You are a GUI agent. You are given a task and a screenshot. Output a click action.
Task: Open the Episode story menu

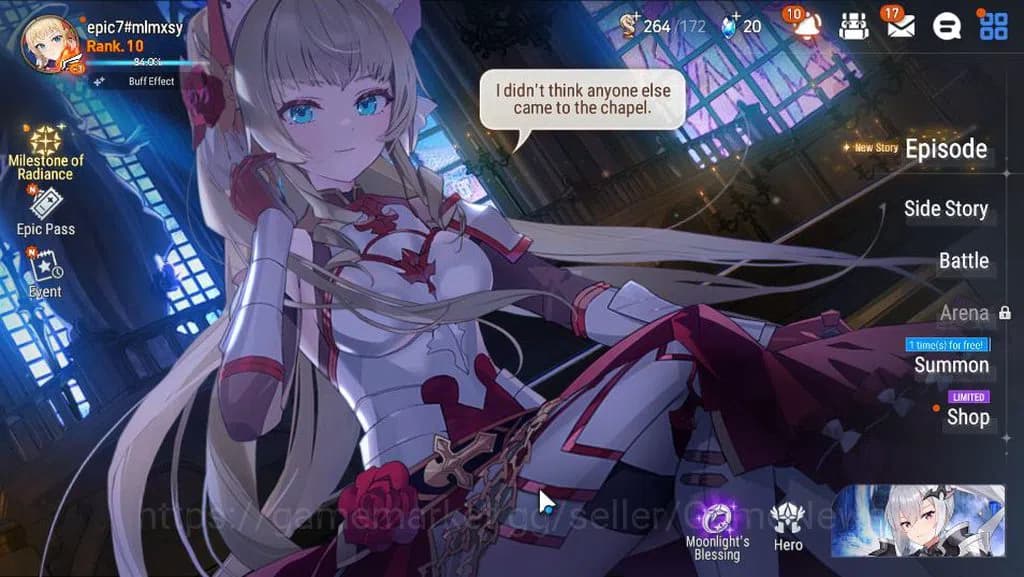pos(945,149)
